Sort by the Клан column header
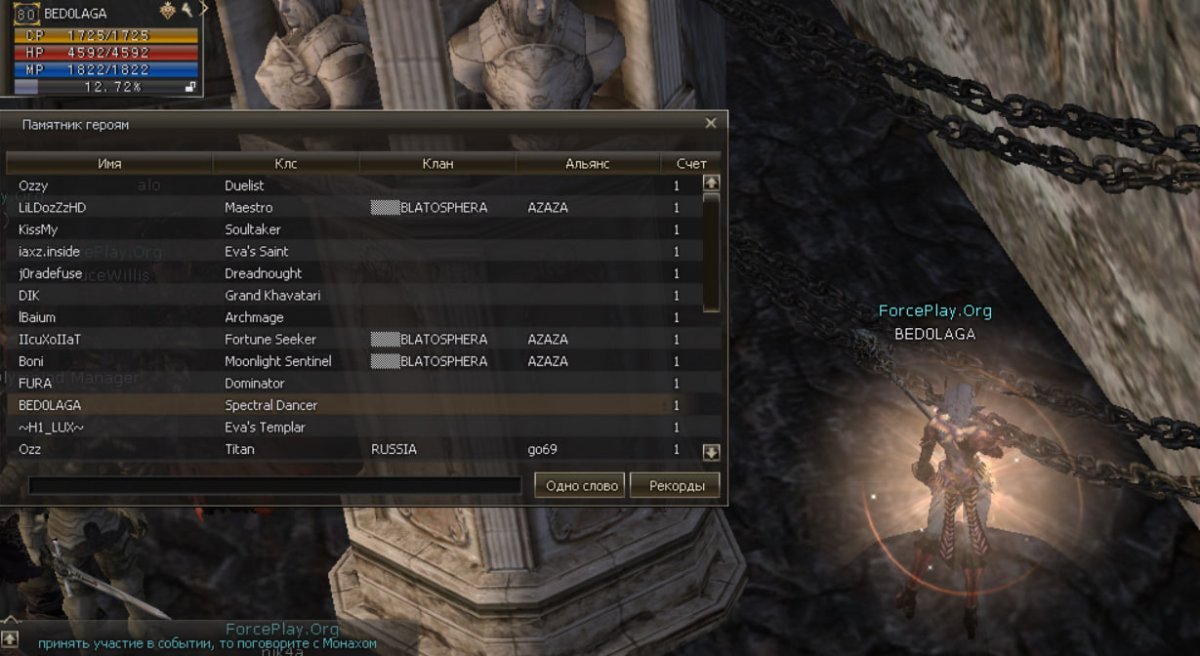This screenshot has height=656, width=1200. point(438,163)
